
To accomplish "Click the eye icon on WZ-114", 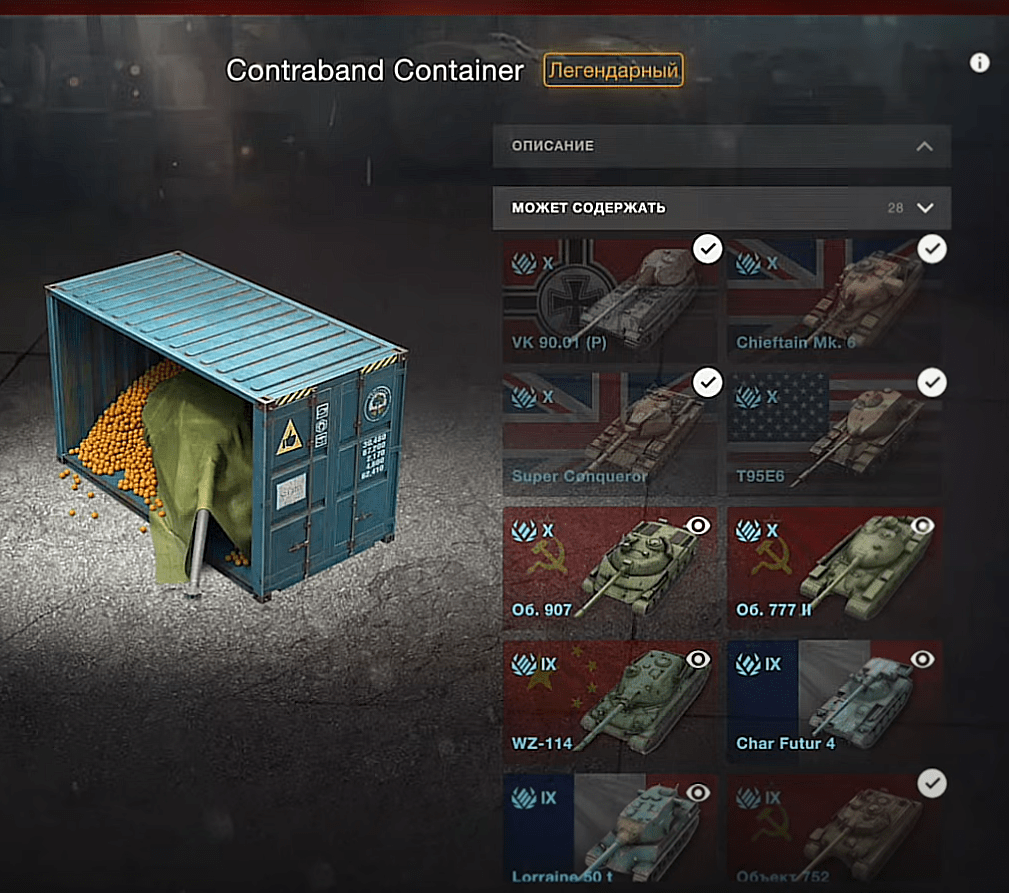I will coord(699,659).
